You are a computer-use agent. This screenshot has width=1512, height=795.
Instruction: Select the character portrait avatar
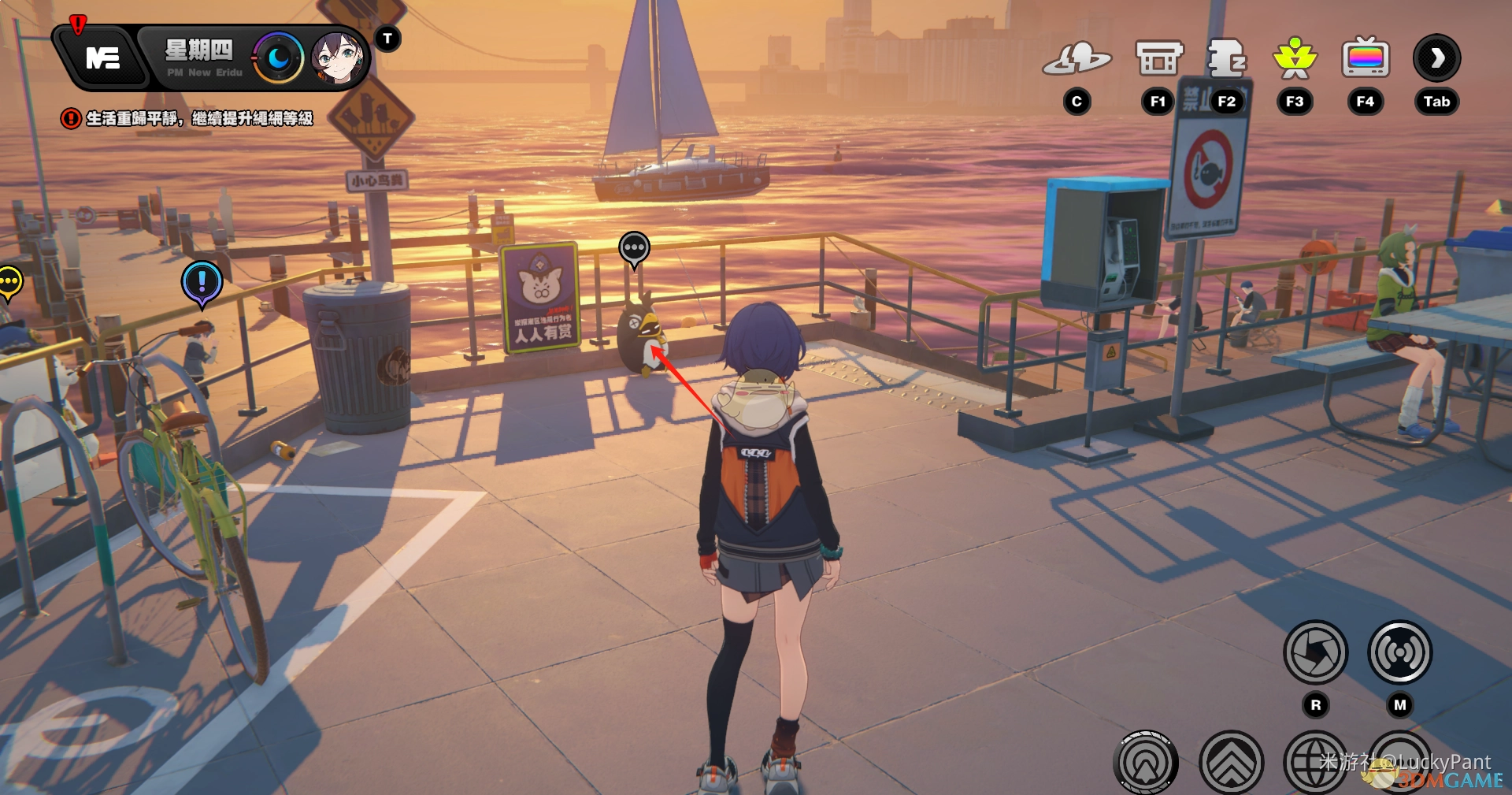point(337,58)
